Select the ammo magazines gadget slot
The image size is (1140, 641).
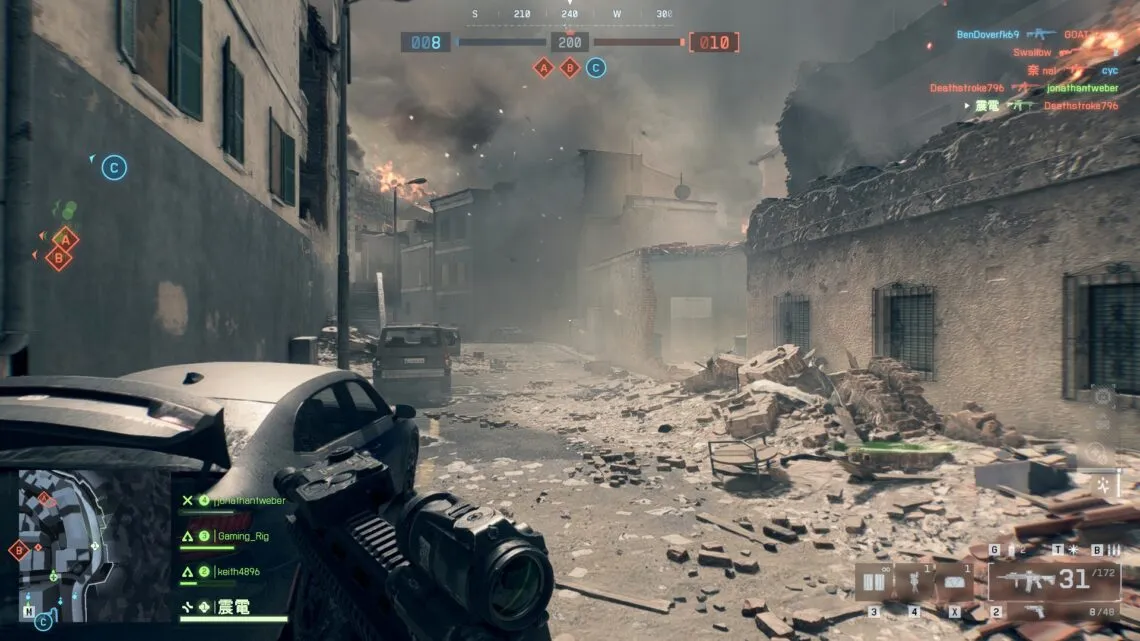click(874, 582)
